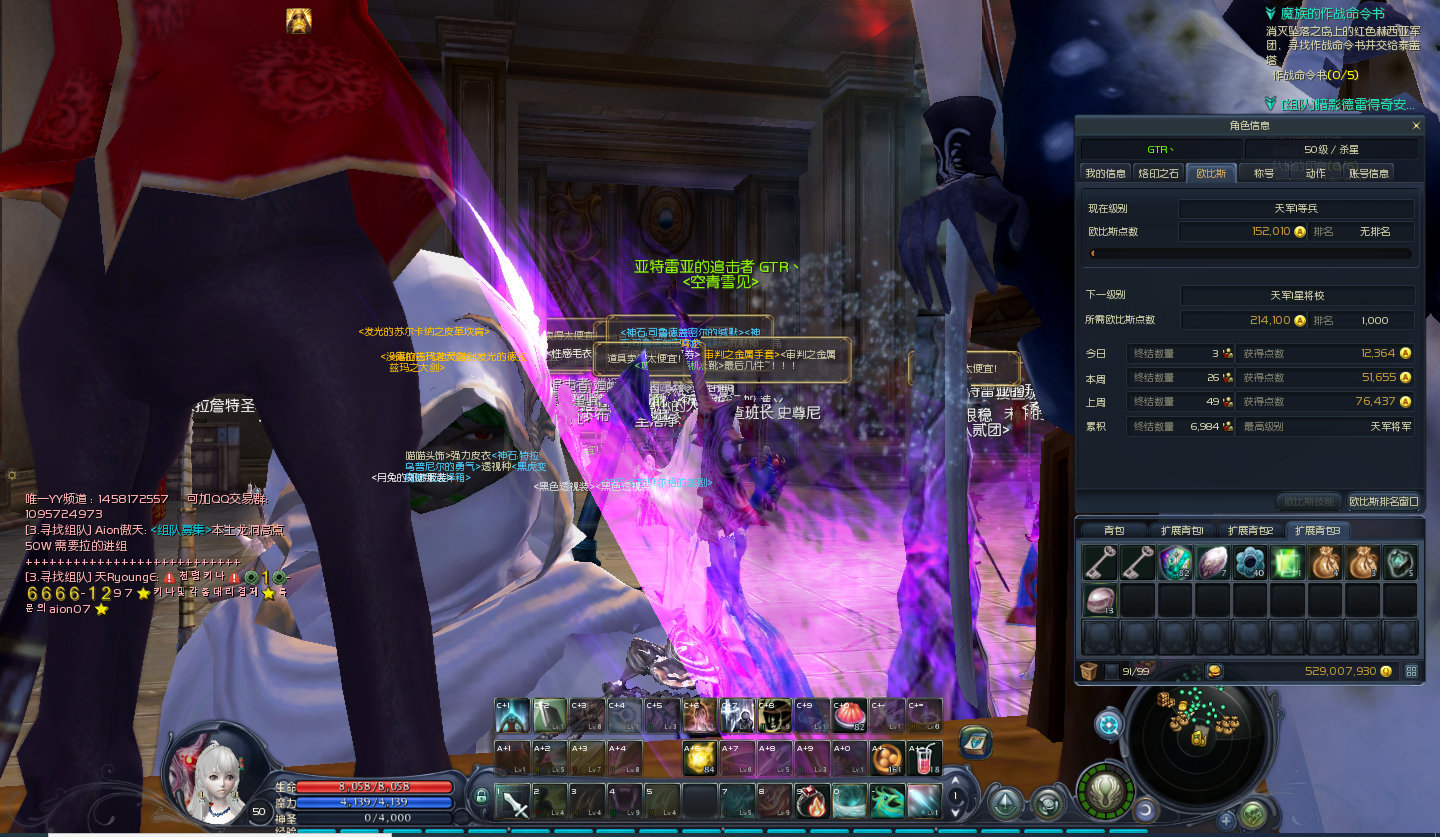Open the 扩展背包1 bag tab
This screenshot has width=1440, height=837.
(x=1183, y=530)
